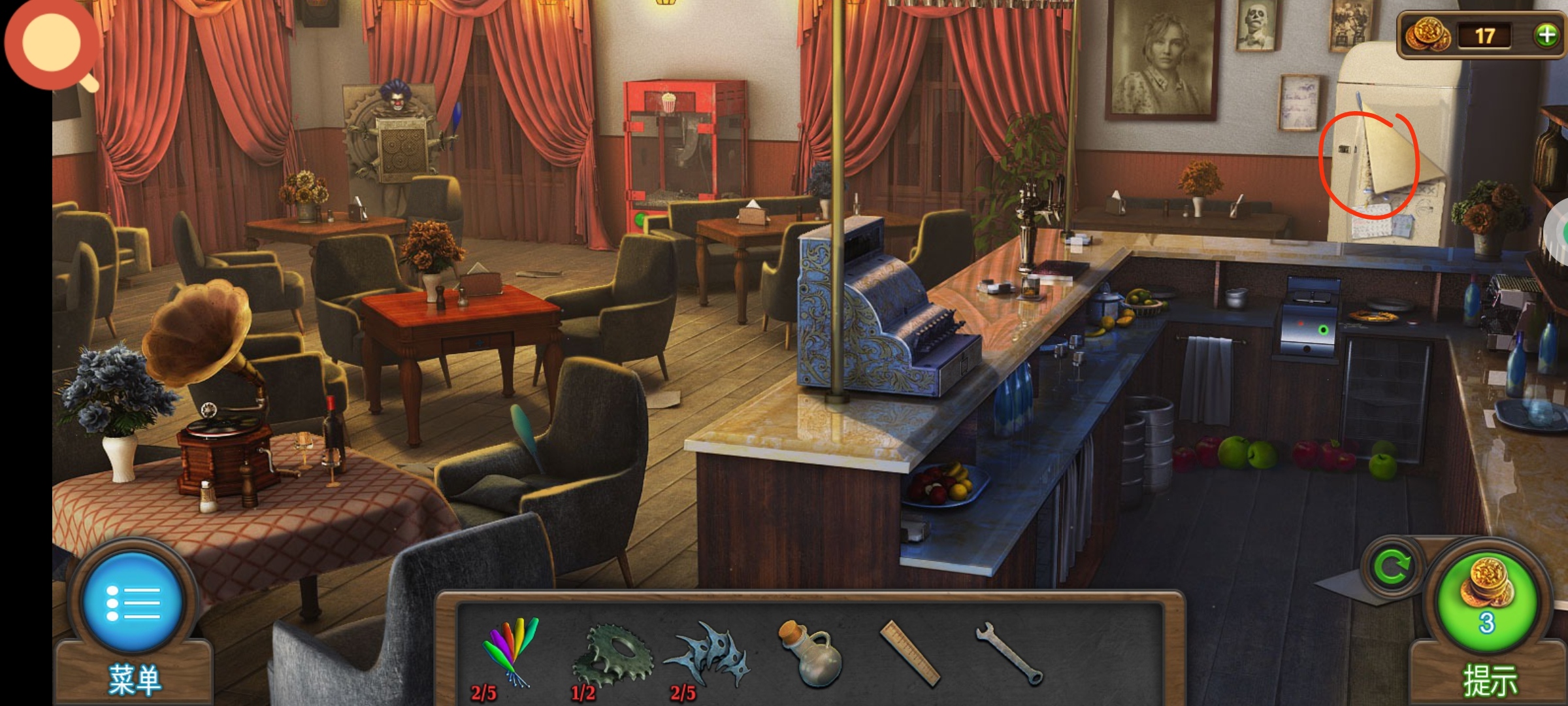Screen dimensions: 1568x706
Task: Select the wrench in the inventory bar
Action: coord(1008,652)
